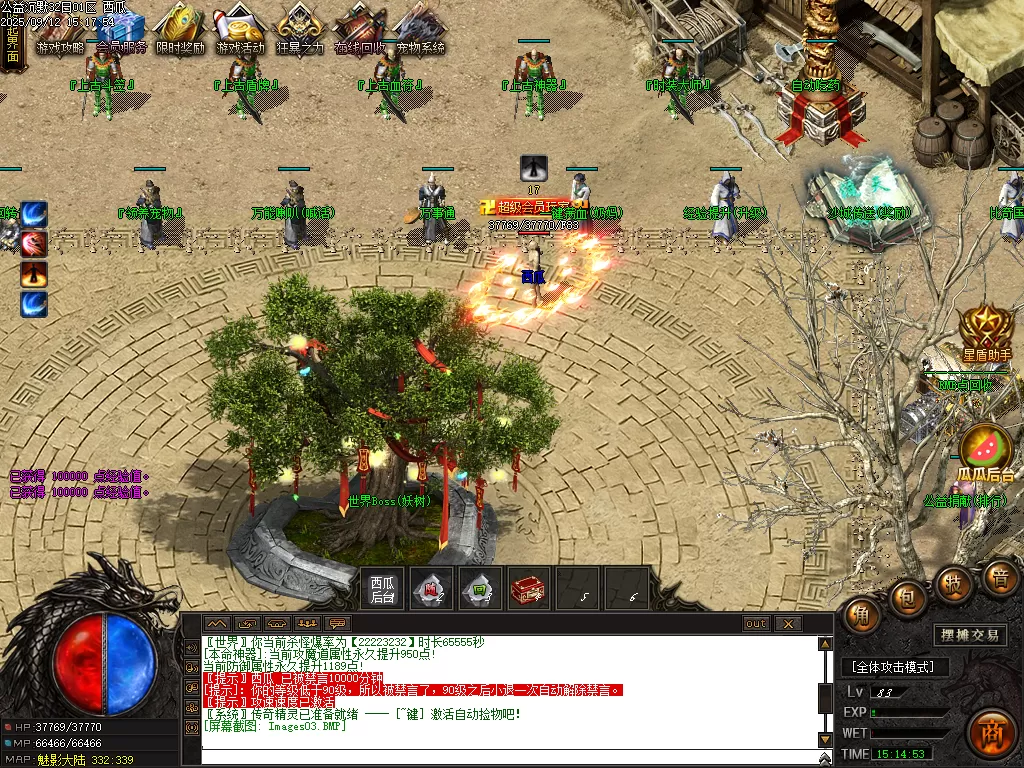Open the 在线回收 online recycle icon
The image size is (1024, 768).
(360, 28)
